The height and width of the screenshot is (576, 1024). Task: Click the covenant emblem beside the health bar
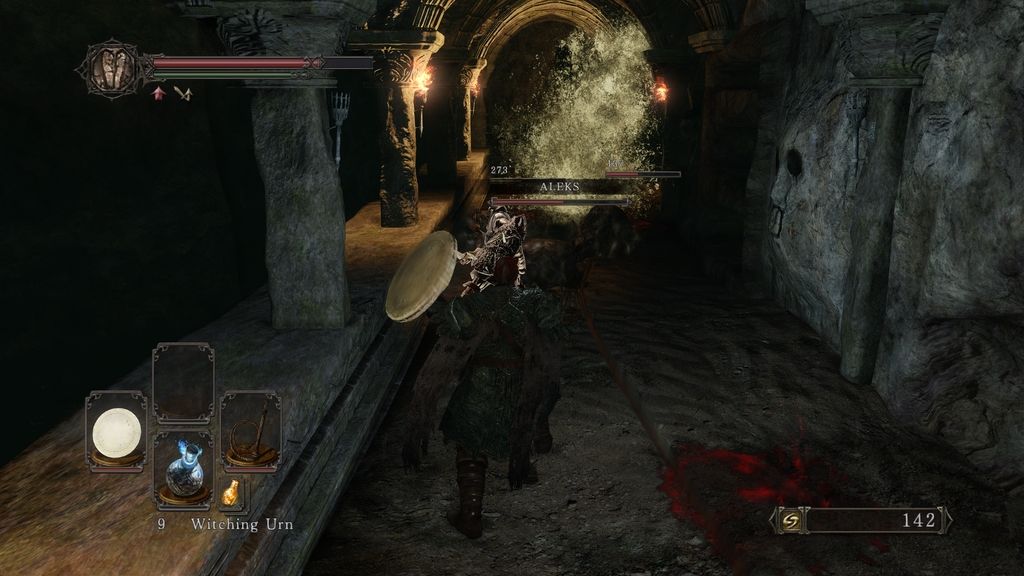pos(110,68)
